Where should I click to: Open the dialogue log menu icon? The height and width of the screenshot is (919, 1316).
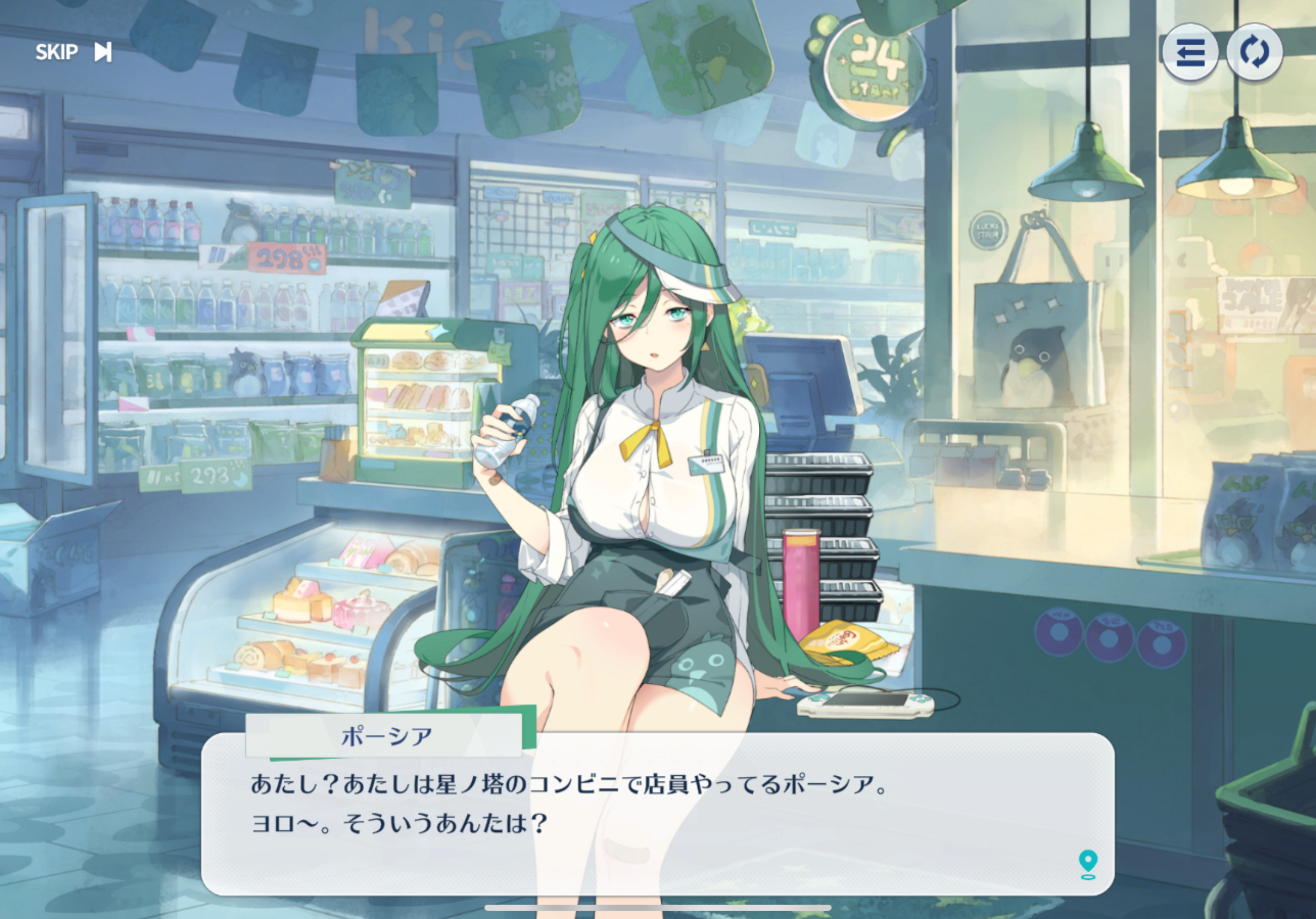[1189, 53]
